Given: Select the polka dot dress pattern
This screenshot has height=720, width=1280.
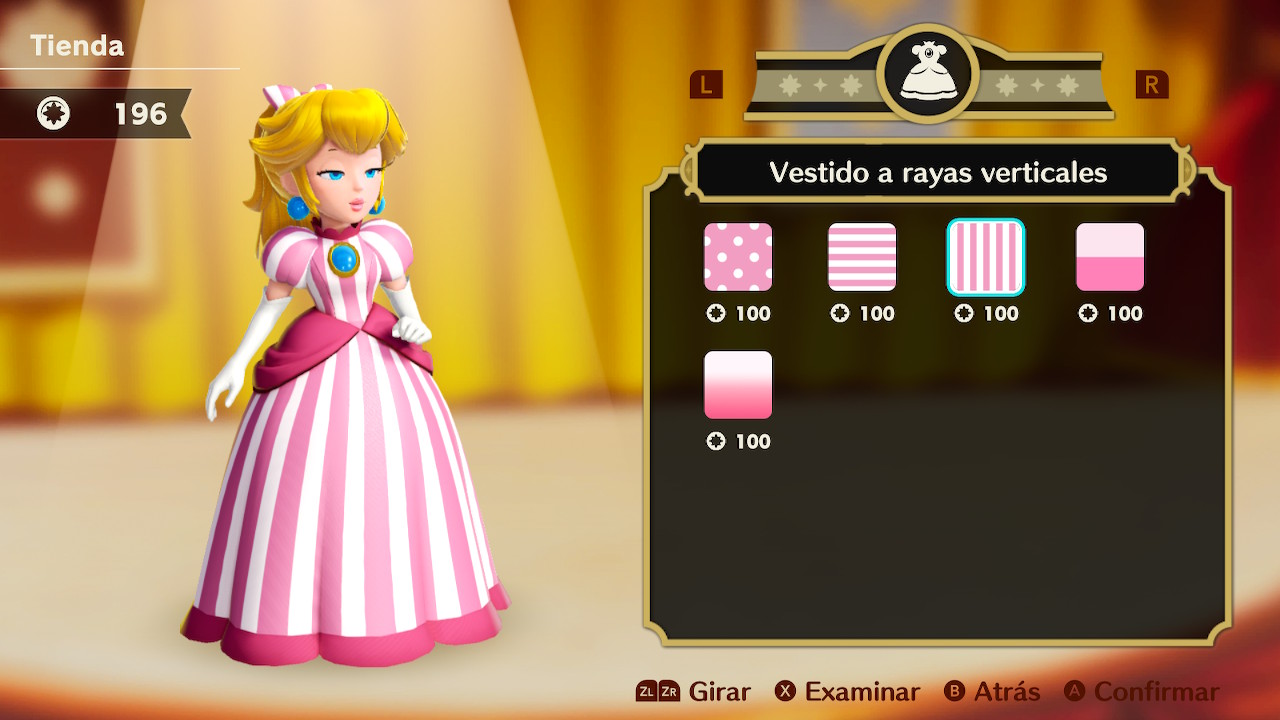Looking at the screenshot, I should point(738,257).
